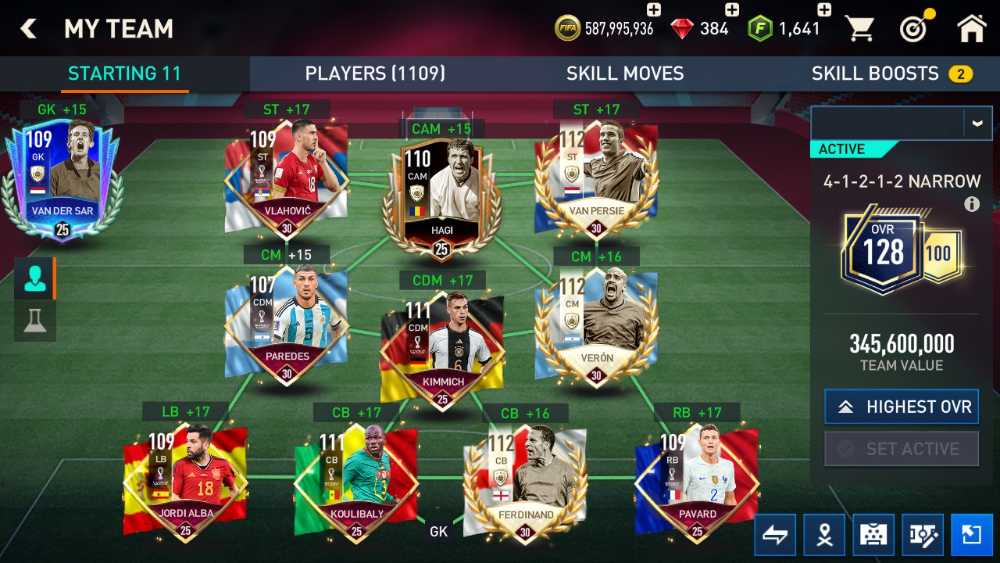Image resolution: width=1000 pixels, height=563 pixels.
Task: Open the target objectives icon
Action: click(x=914, y=29)
